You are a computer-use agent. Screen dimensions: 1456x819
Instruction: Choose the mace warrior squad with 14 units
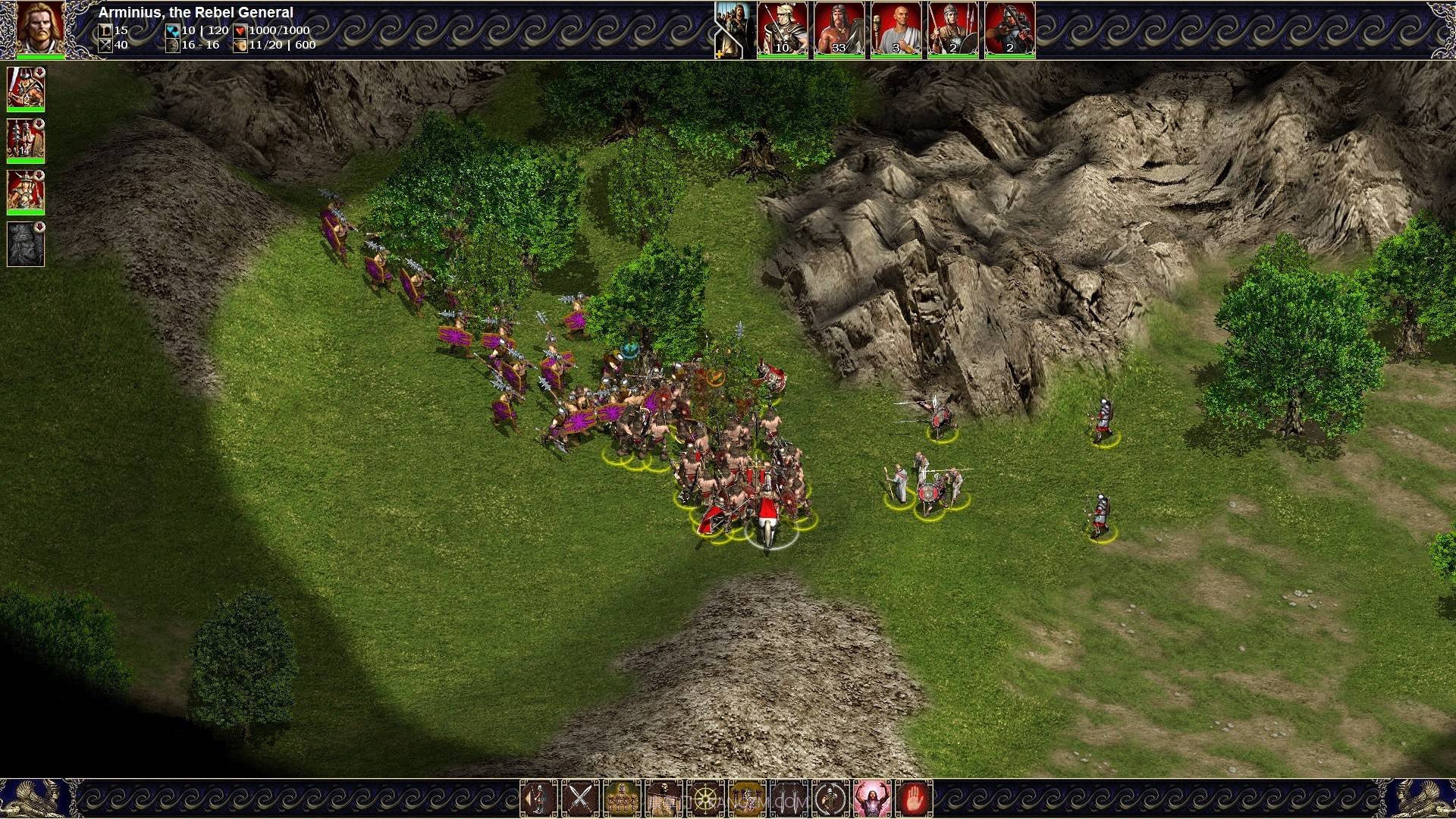pos(26,140)
